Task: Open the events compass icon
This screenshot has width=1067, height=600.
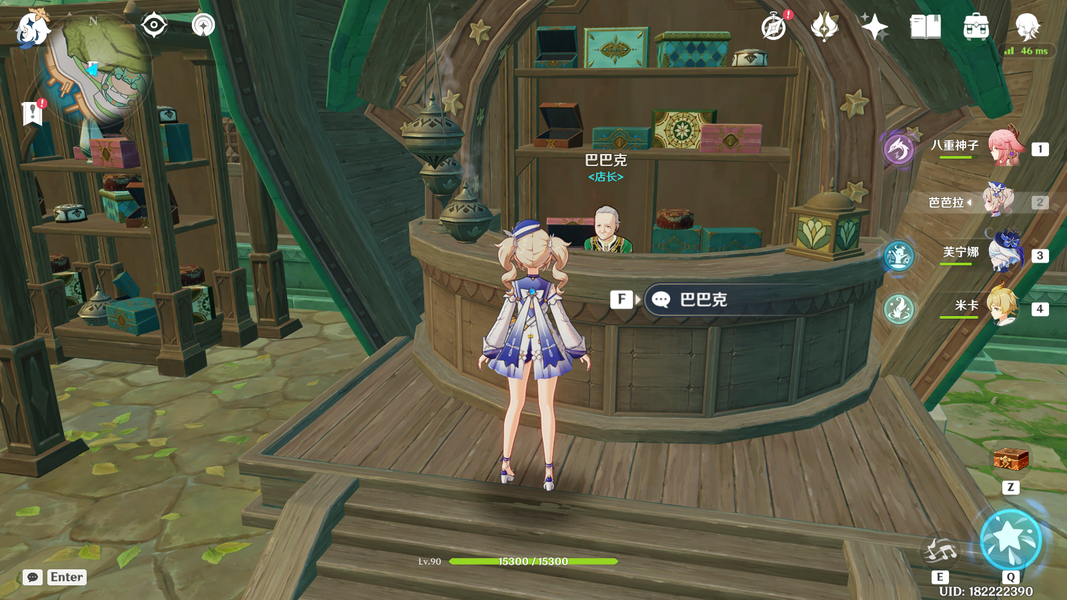Action: tap(773, 27)
